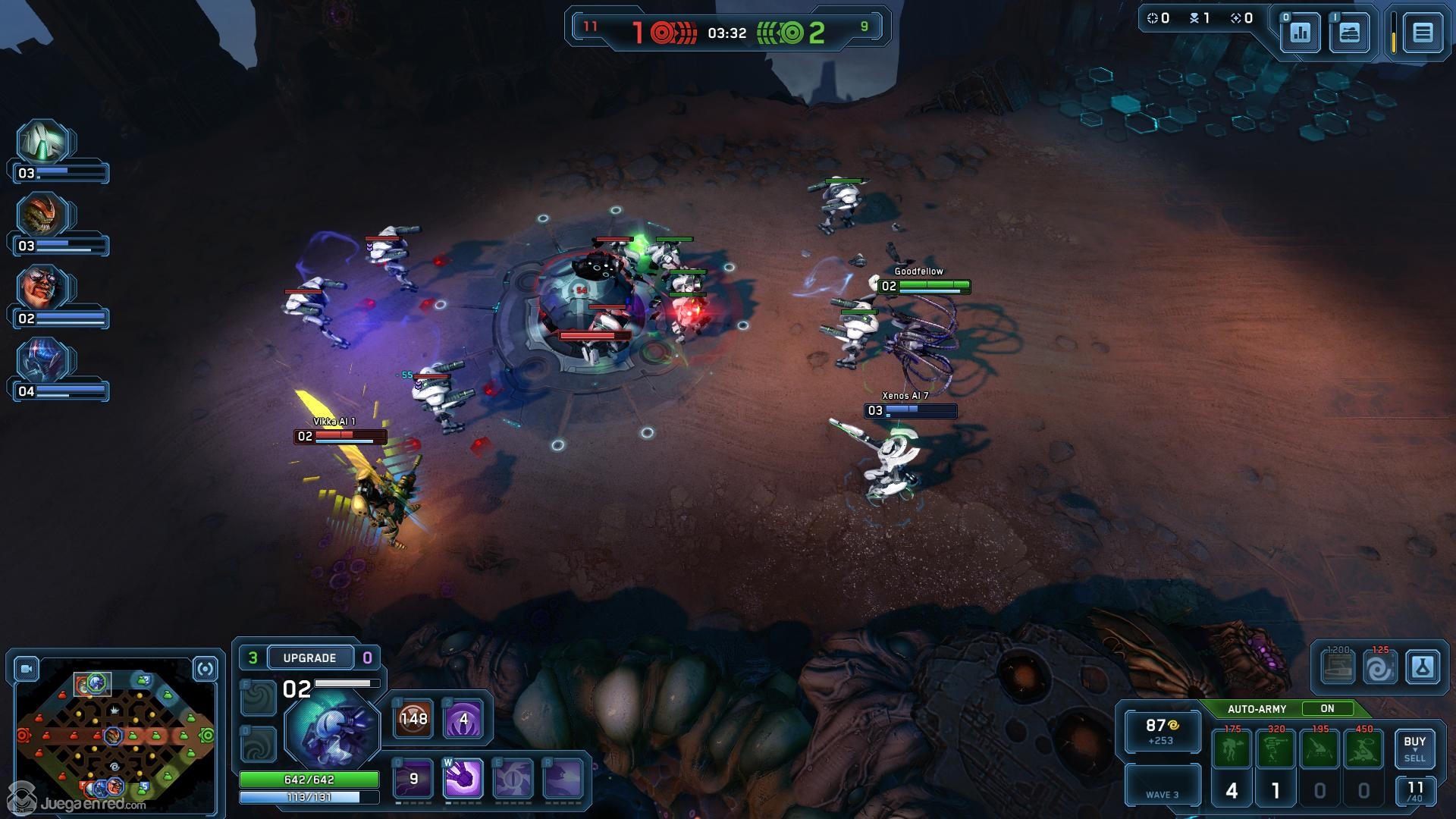This screenshot has width=1456, height=819.
Task: Select the level 04 teammate portrait
Action: (44, 361)
